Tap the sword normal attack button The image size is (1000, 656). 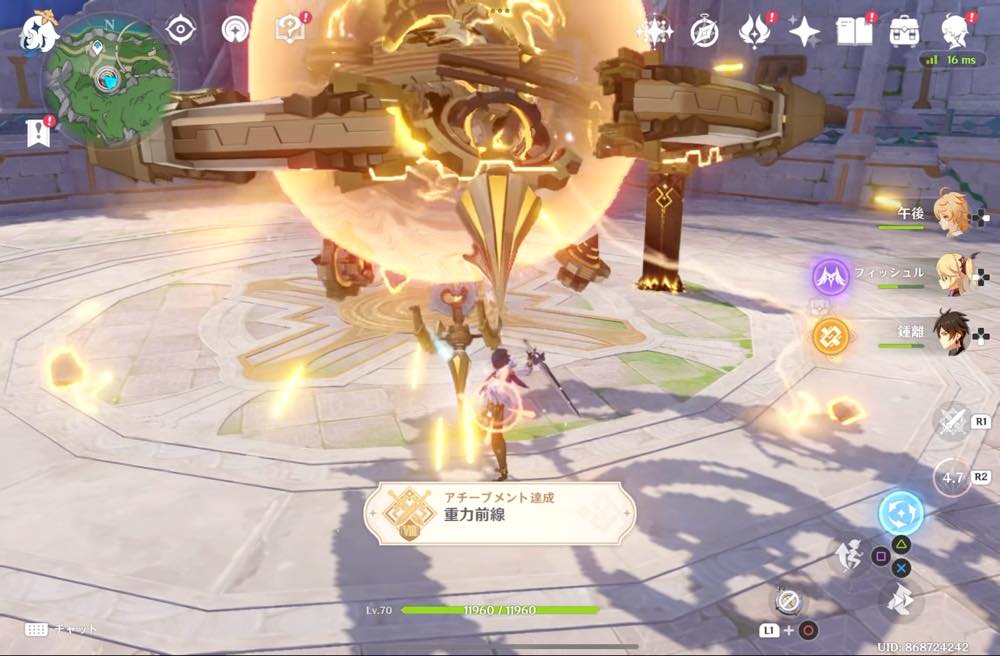(951, 421)
